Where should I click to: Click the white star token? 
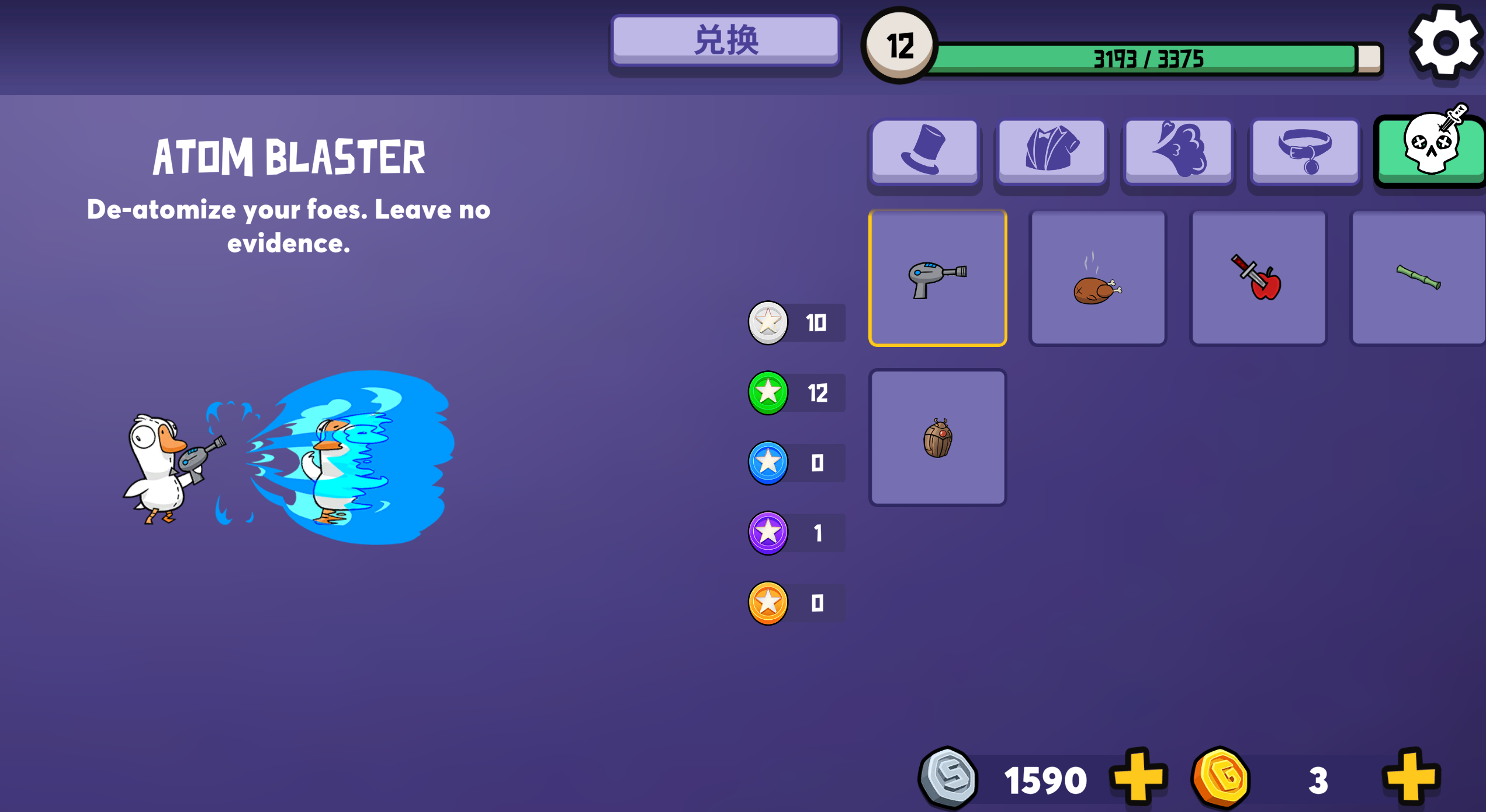click(x=768, y=322)
